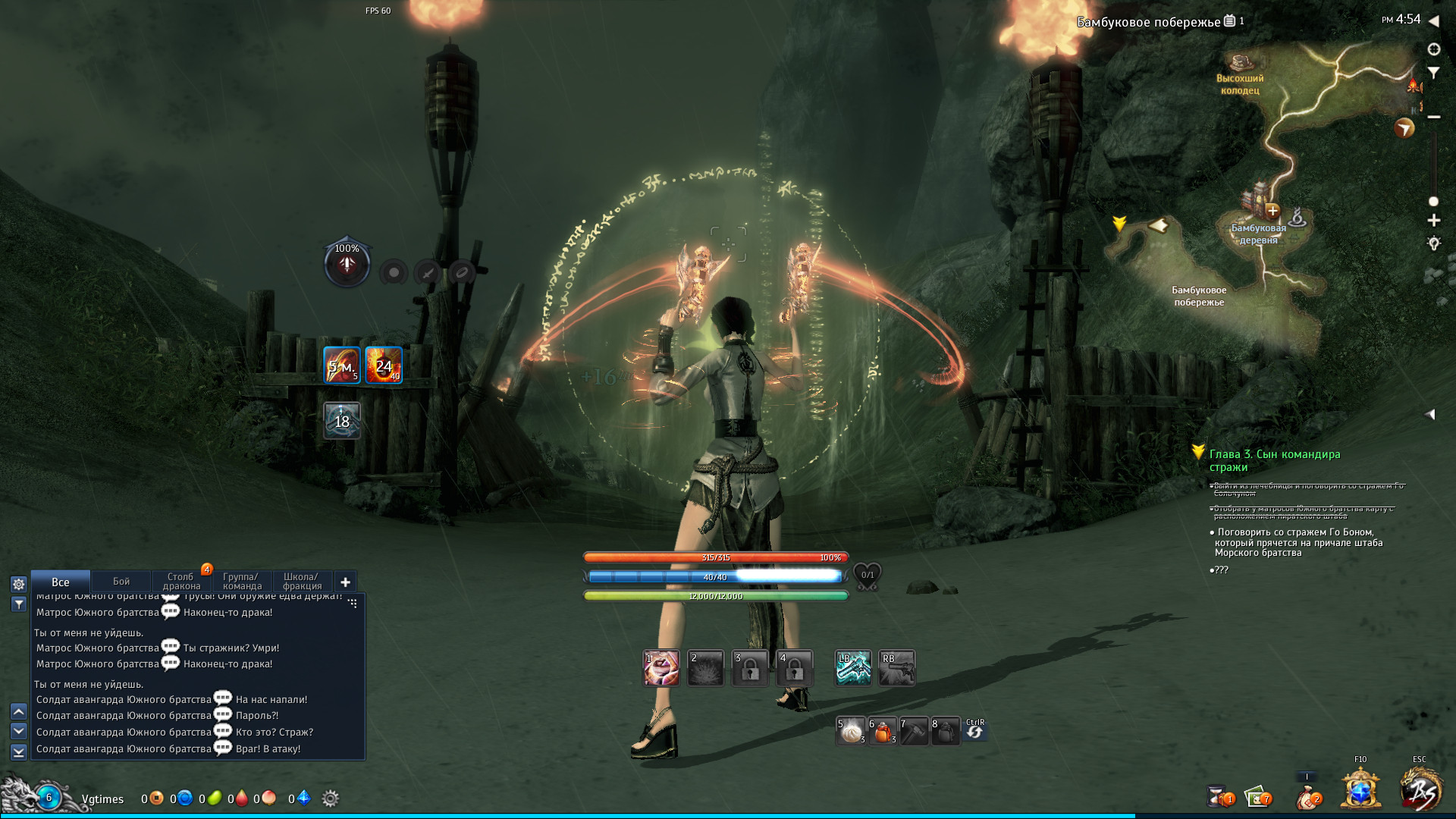Show the Школа/фракция chat tab
1456x819 pixels.
click(x=302, y=582)
